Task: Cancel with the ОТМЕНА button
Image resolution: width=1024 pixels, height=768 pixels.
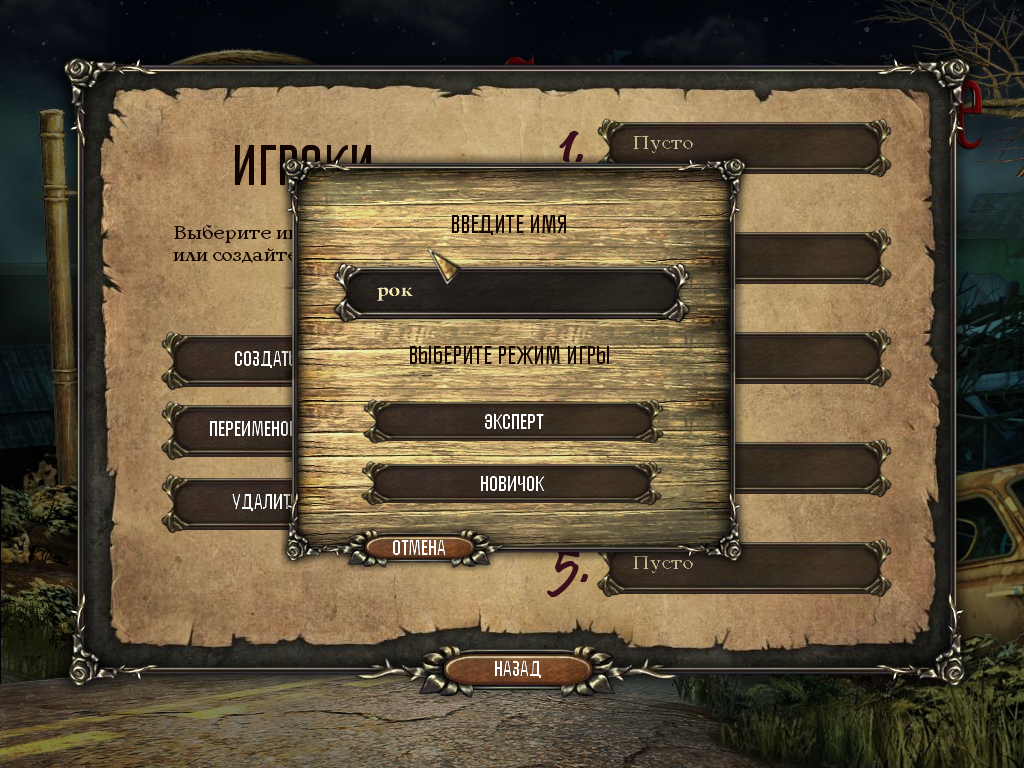Action: [x=418, y=548]
